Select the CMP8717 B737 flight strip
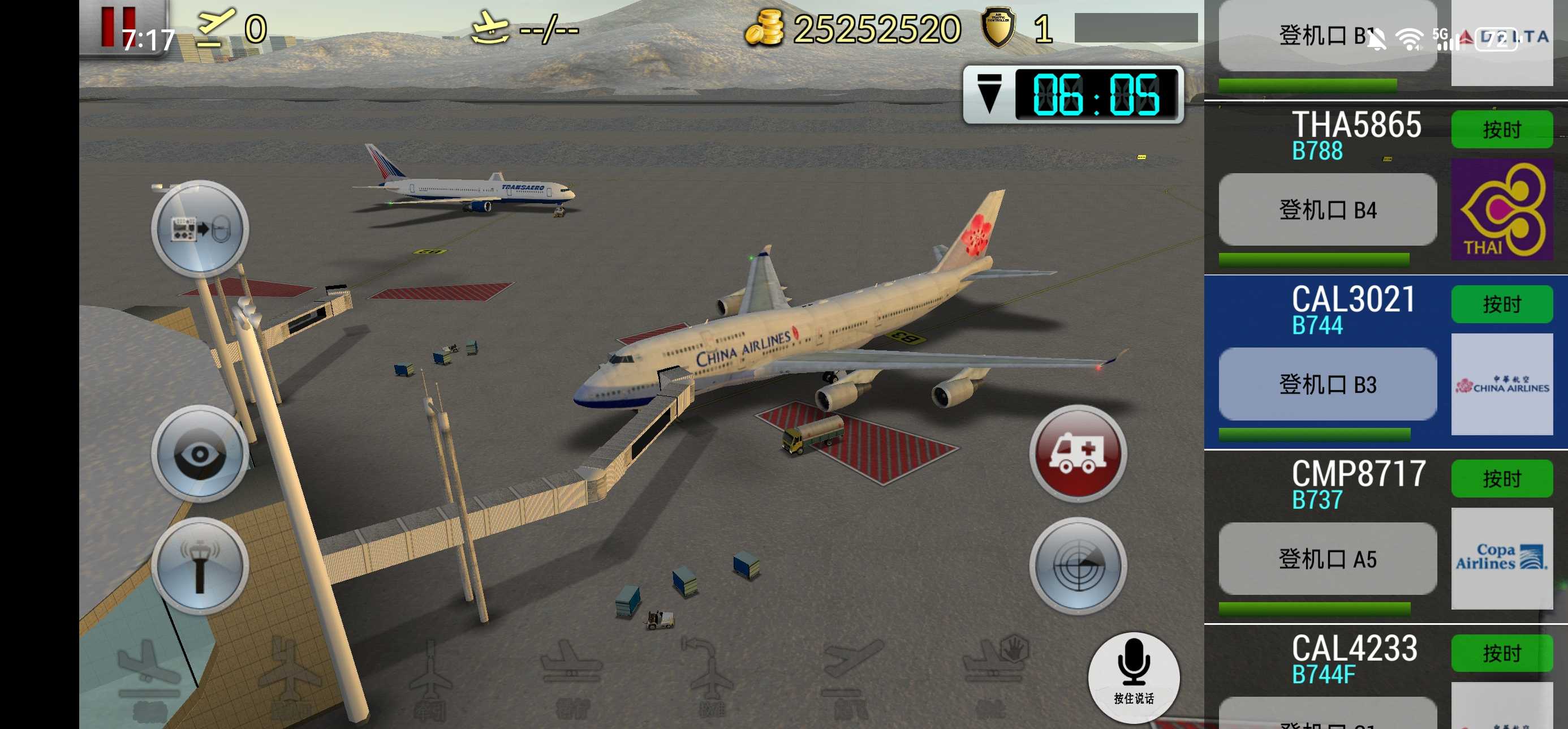Screen dimensions: 1568x729 [1358, 483]
